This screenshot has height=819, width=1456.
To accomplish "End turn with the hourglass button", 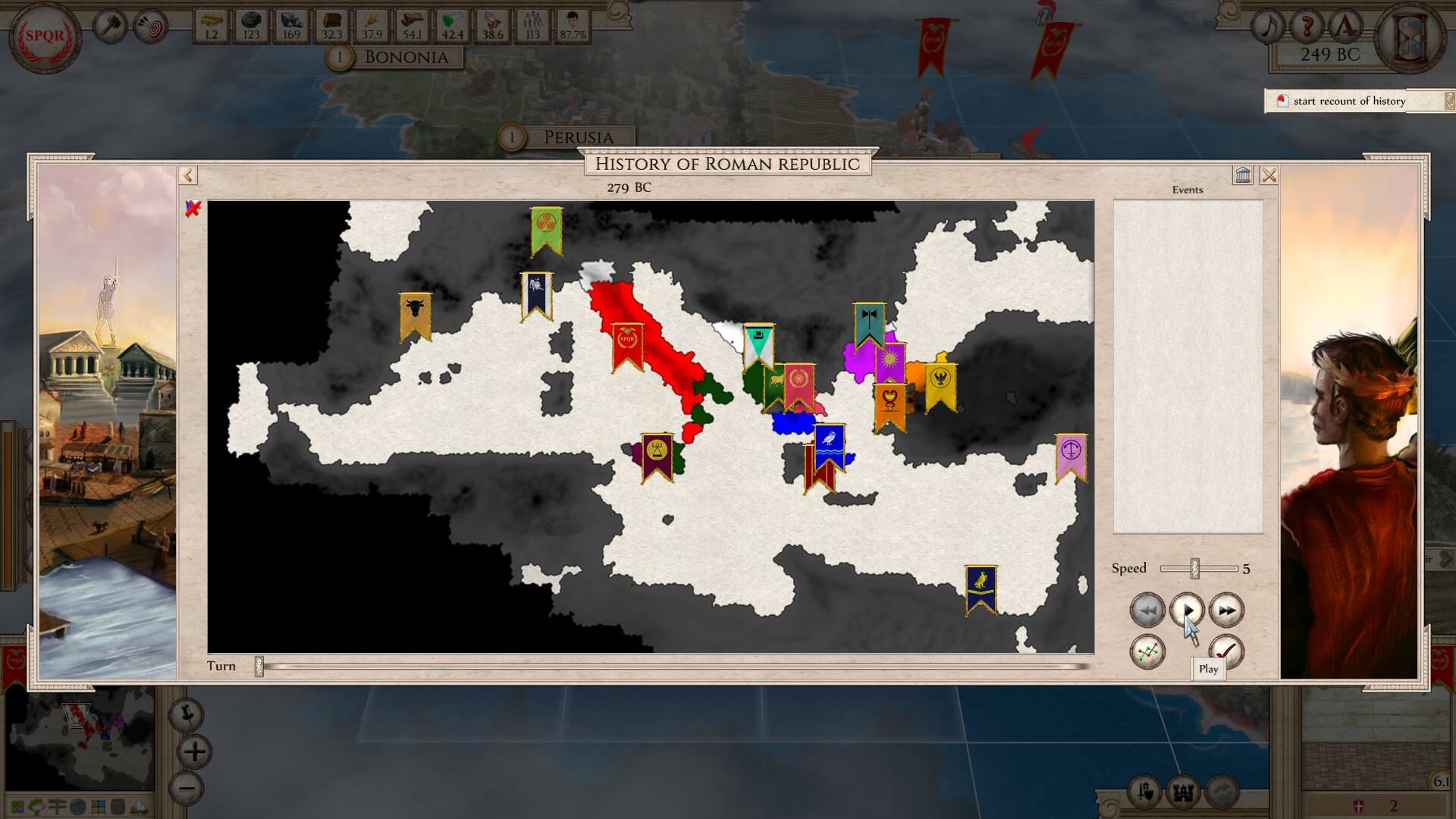I will [x=1412, y=36].
